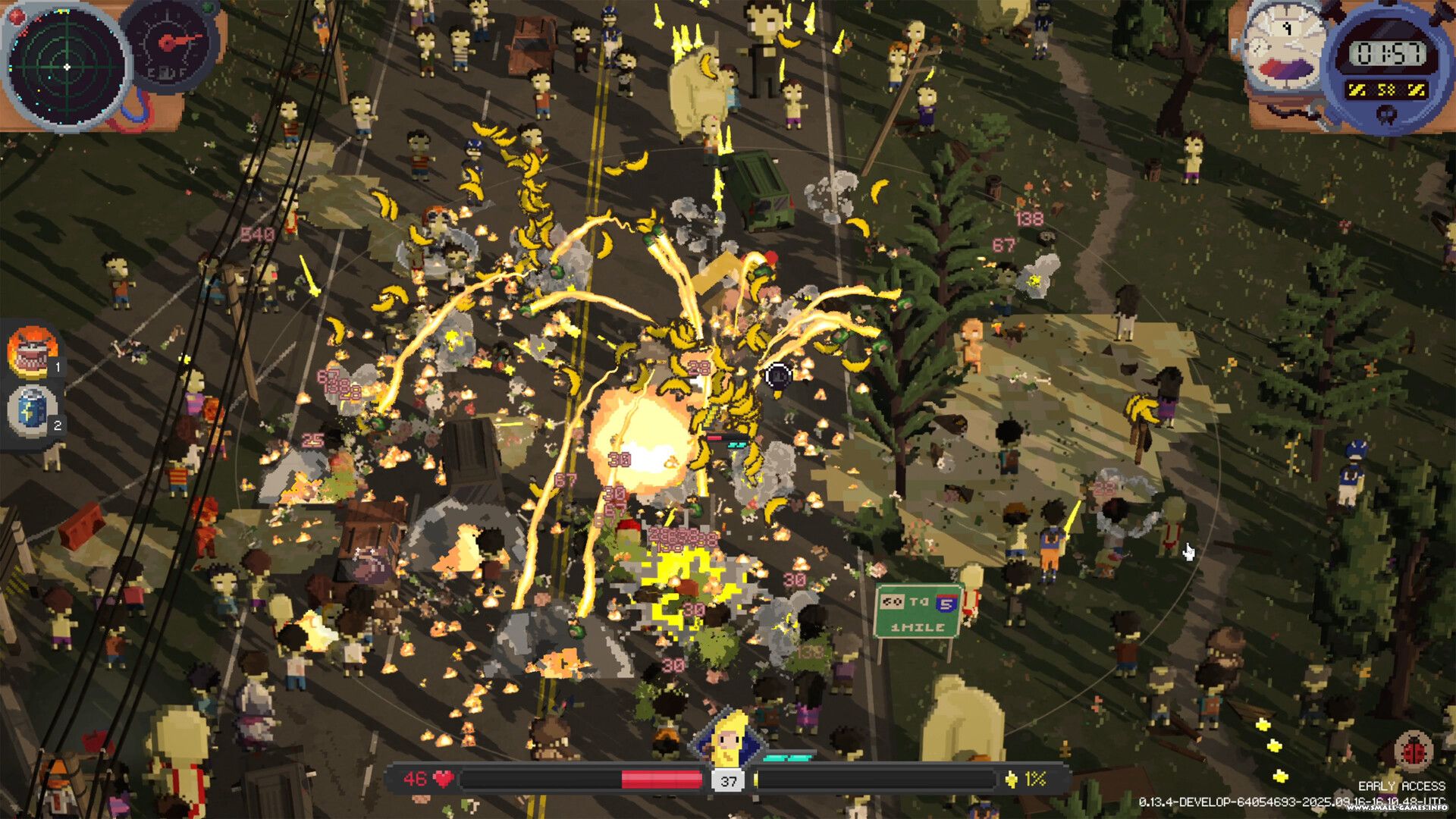Activate the orange screaming face ability
The height and width of the screenshot is (819, 1456).
click(x=32, y=352)
